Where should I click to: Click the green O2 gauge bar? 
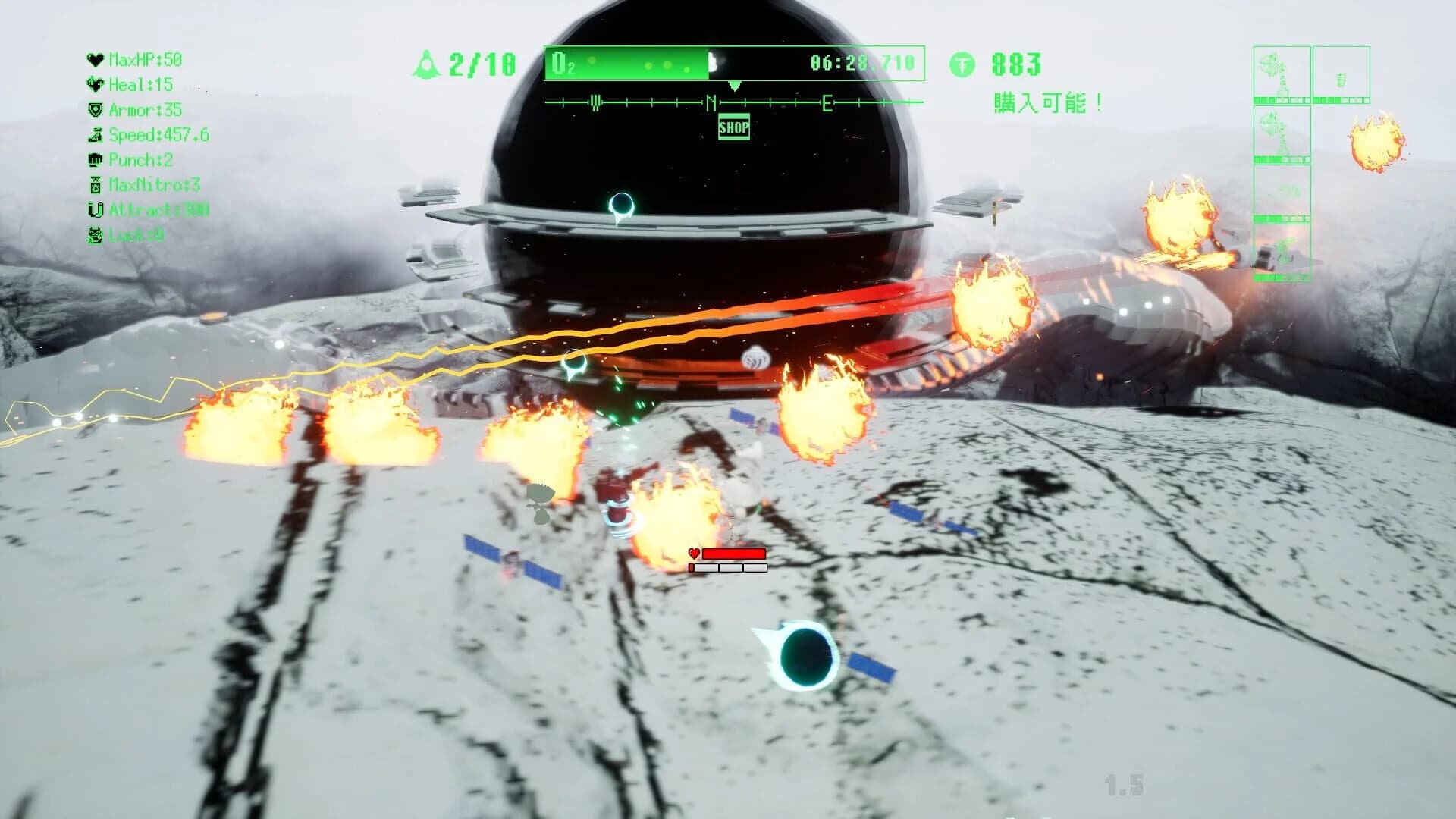(629, 64)
